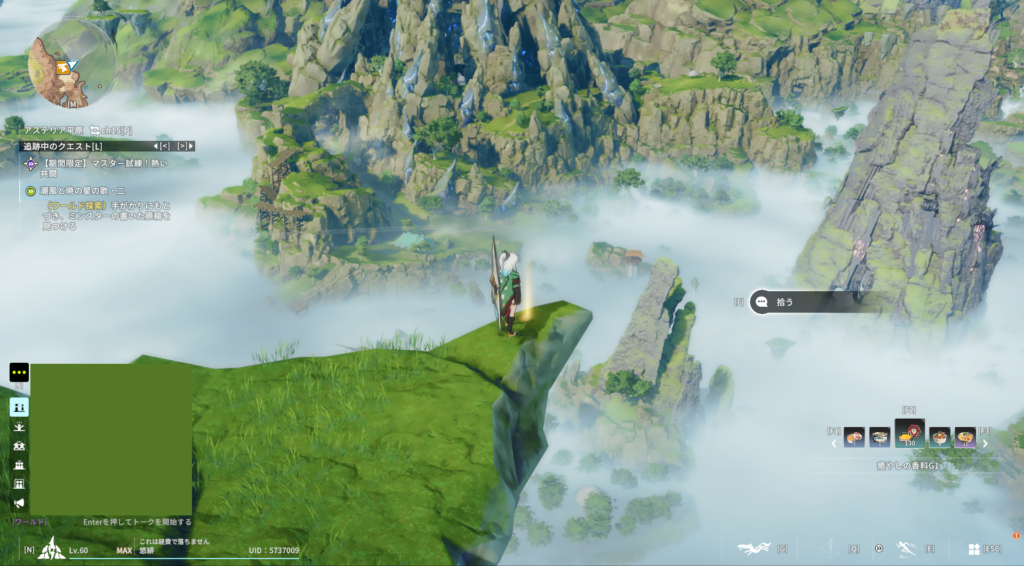
Task: Expand chat with the yellow dots button
Action: pyautogui.click(x=19, y=372)
